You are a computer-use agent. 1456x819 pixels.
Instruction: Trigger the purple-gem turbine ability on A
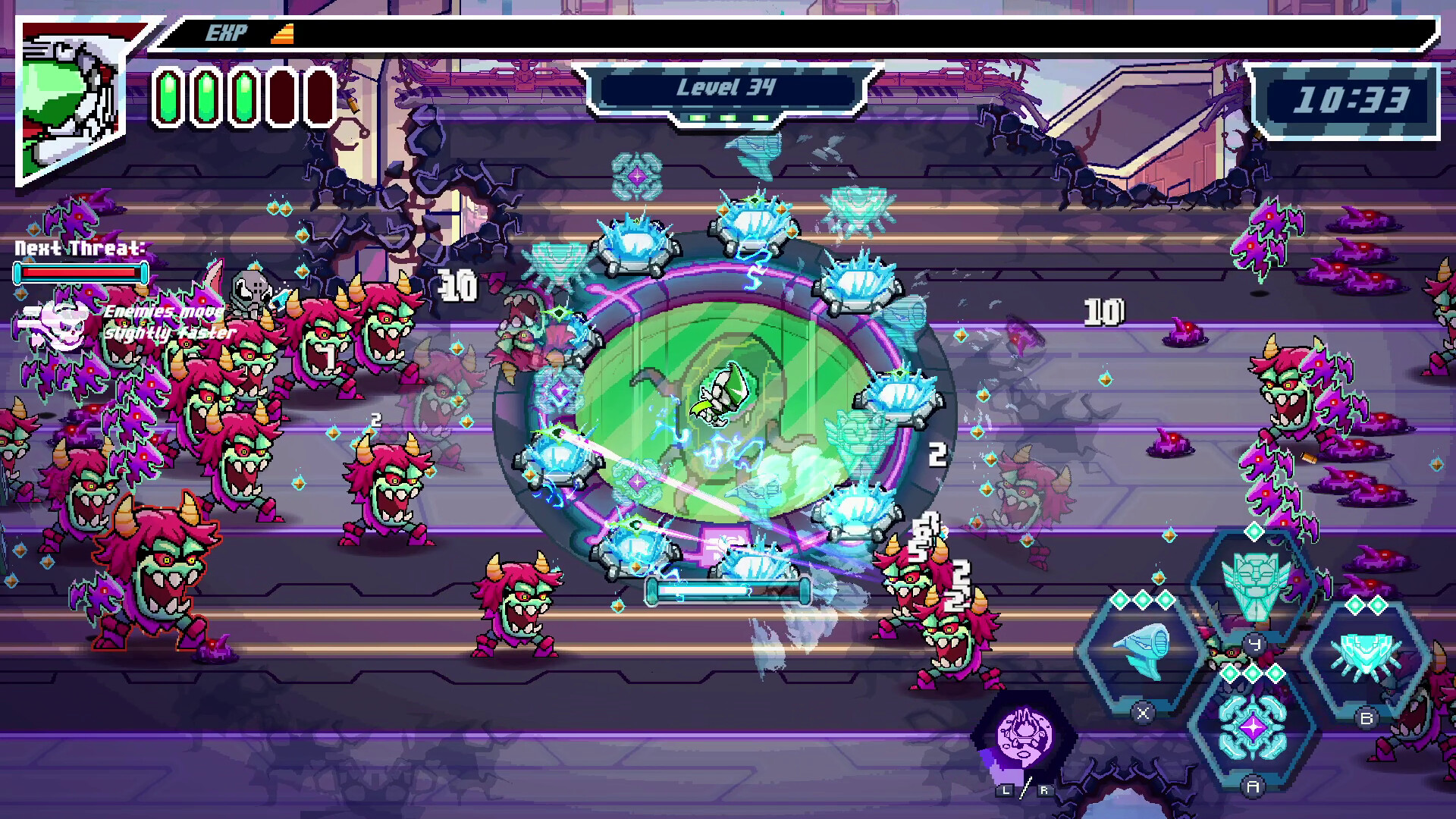tap(1254, 728)
